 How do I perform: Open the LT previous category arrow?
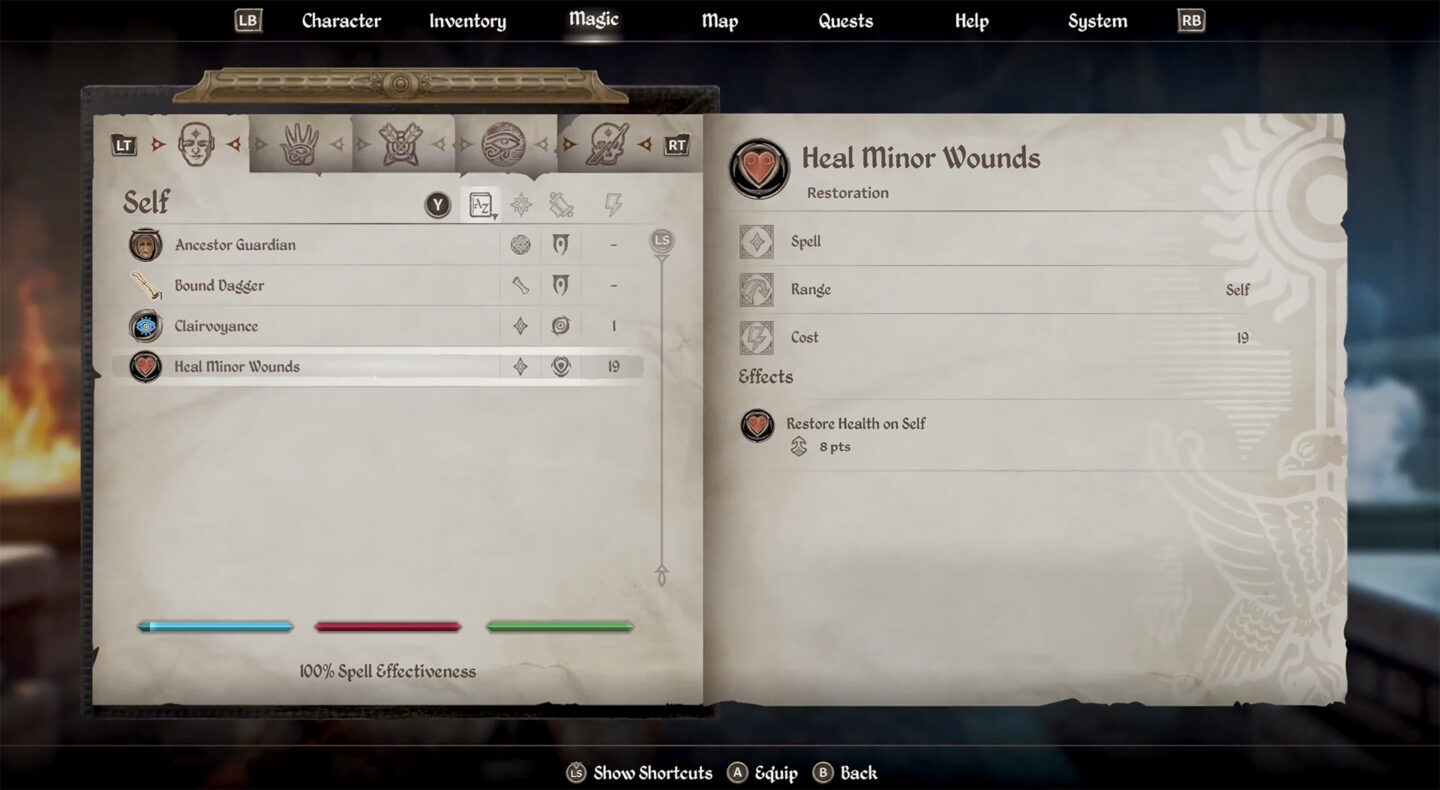coord(124,144)
